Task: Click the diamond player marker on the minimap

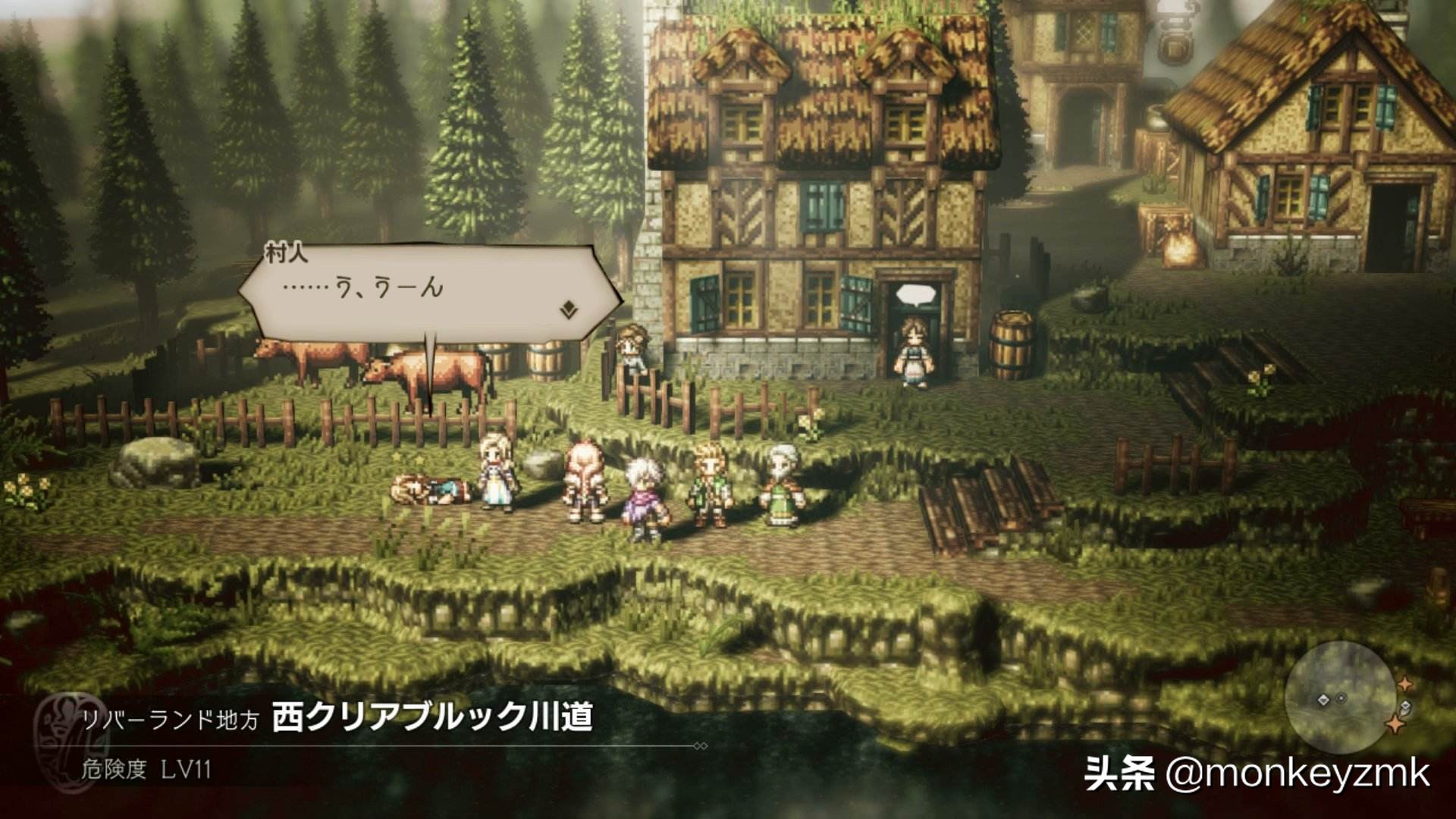Action: (1323, 699)
